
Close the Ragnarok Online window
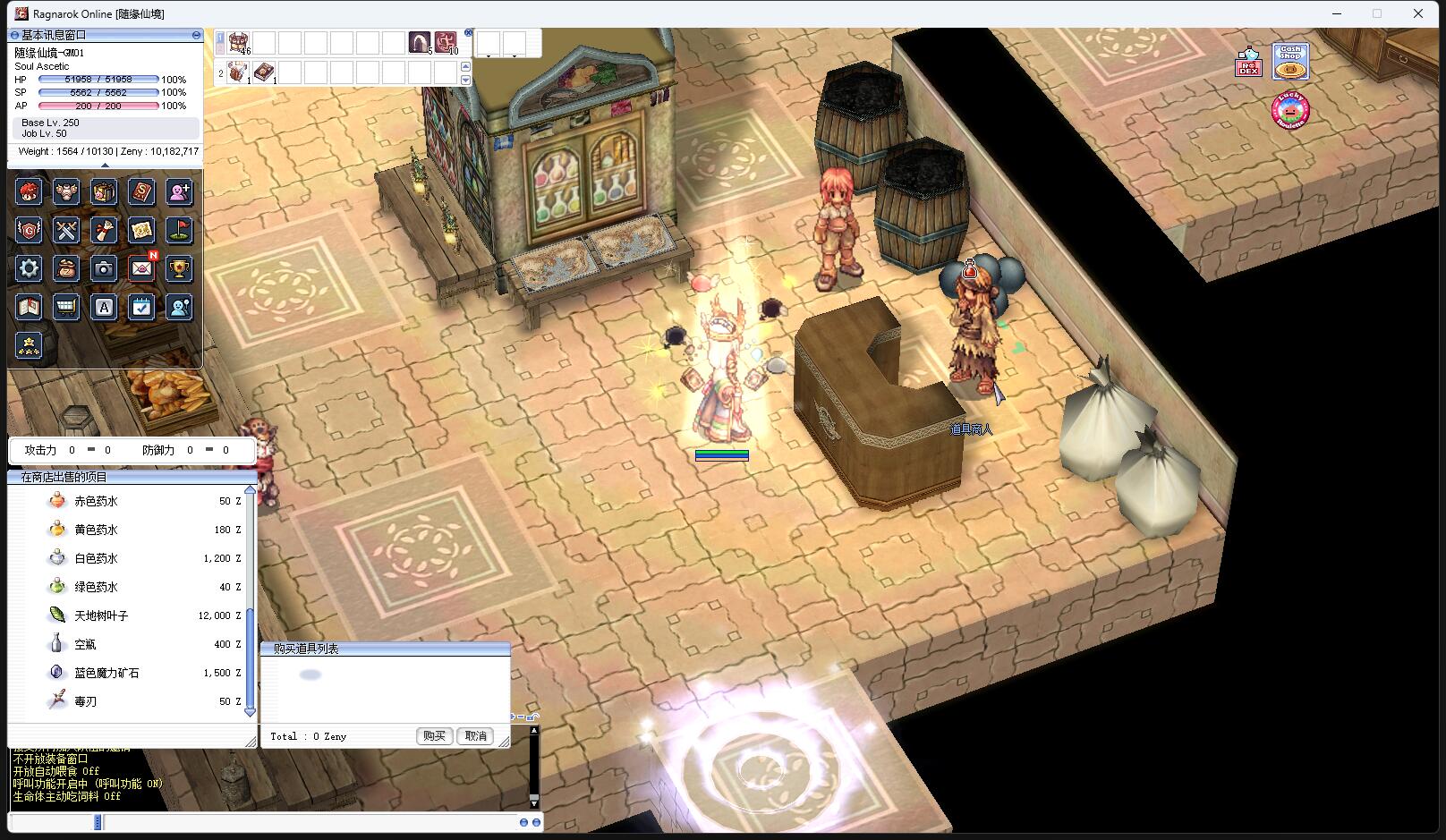point(1418,13)
